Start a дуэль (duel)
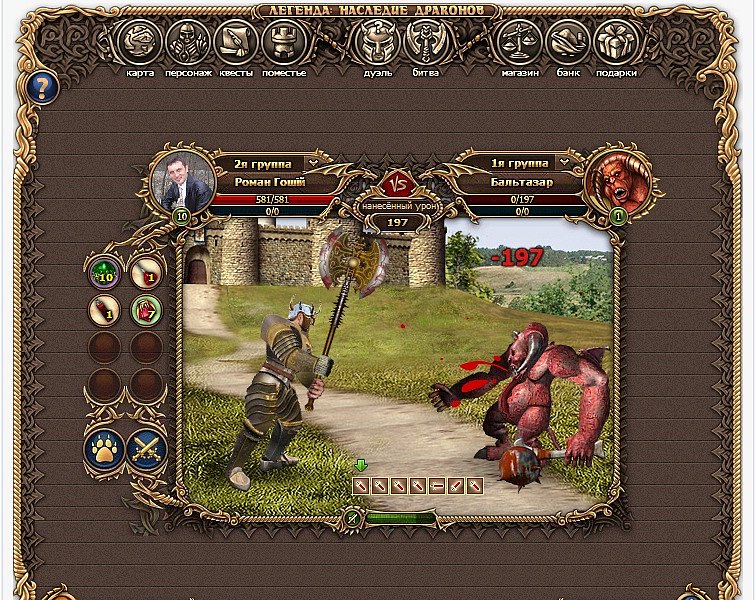 378,42
